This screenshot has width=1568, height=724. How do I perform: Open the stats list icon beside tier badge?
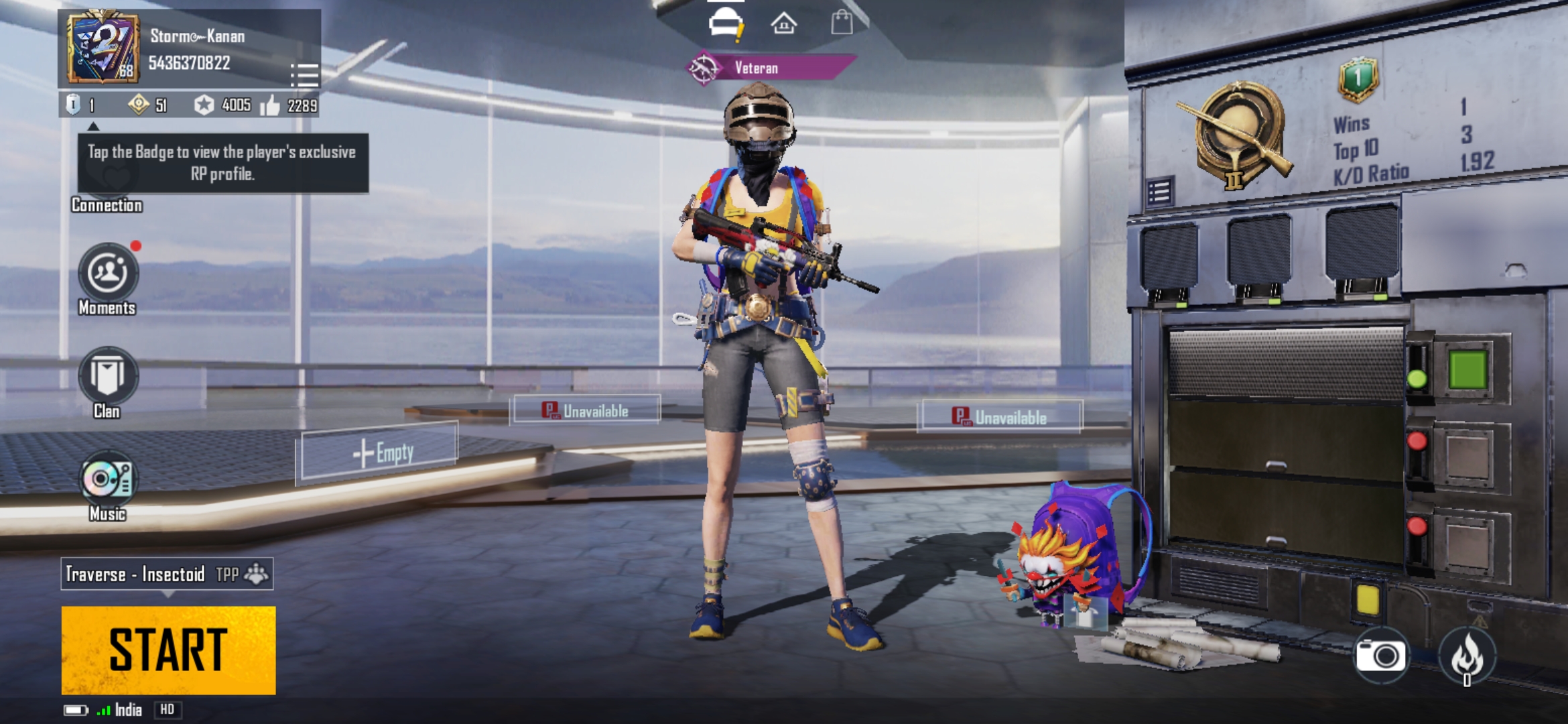1159,192
